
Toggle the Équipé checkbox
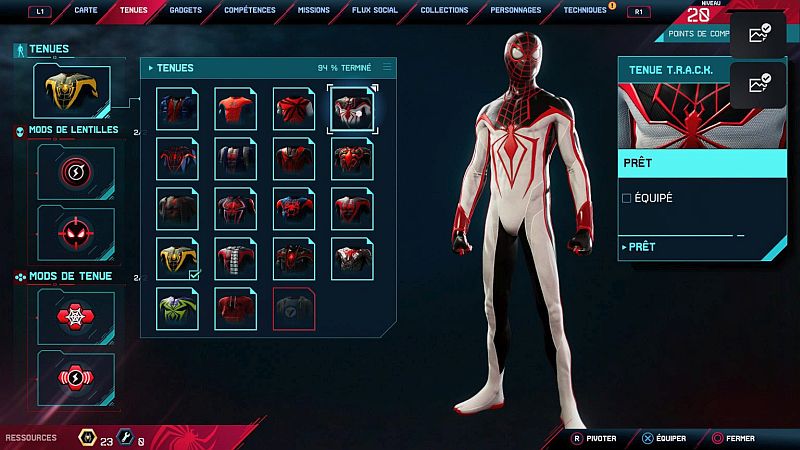[627, 198]
